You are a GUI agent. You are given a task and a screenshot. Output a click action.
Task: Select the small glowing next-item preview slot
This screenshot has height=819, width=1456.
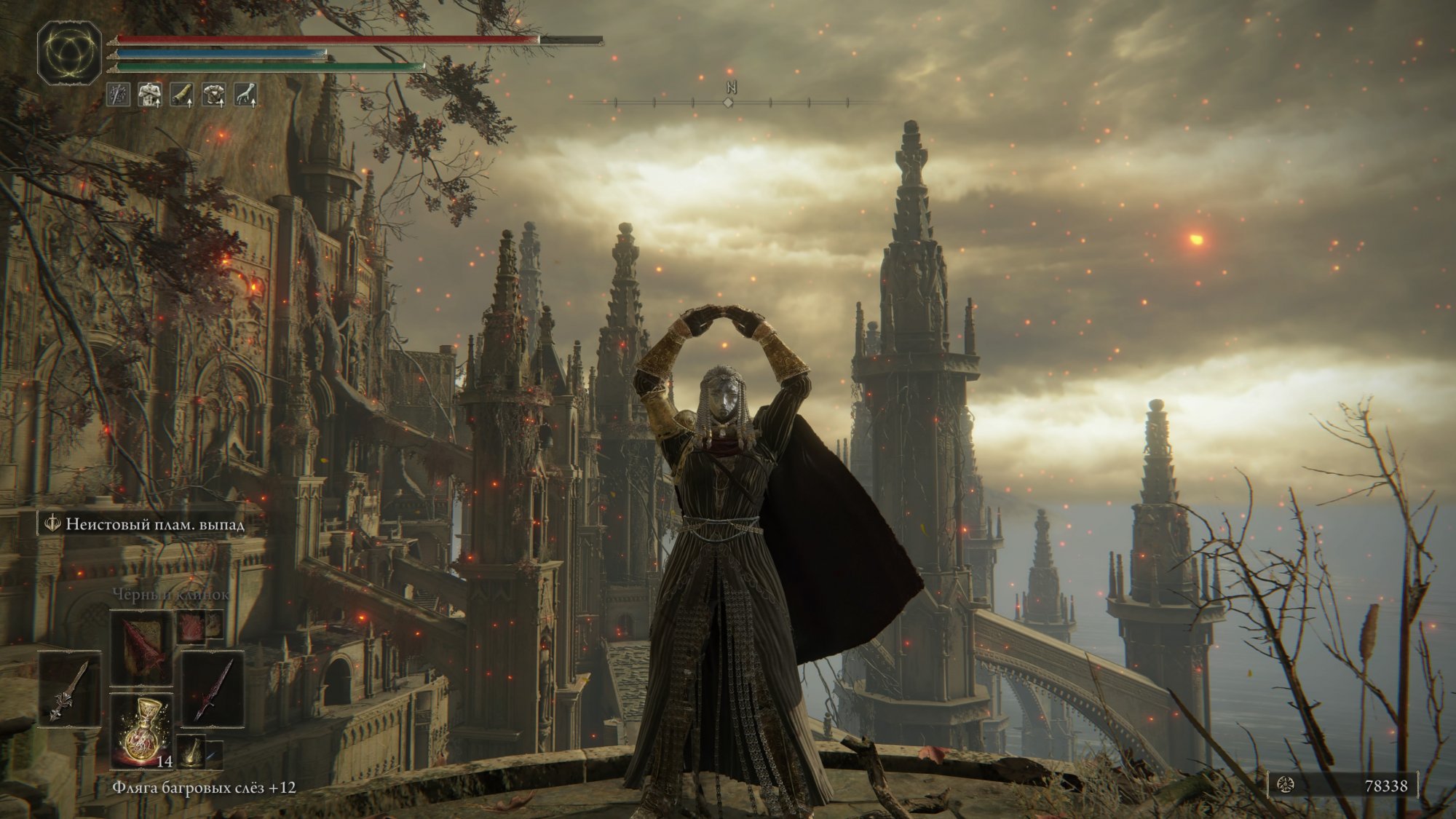(x=192, y=752)
